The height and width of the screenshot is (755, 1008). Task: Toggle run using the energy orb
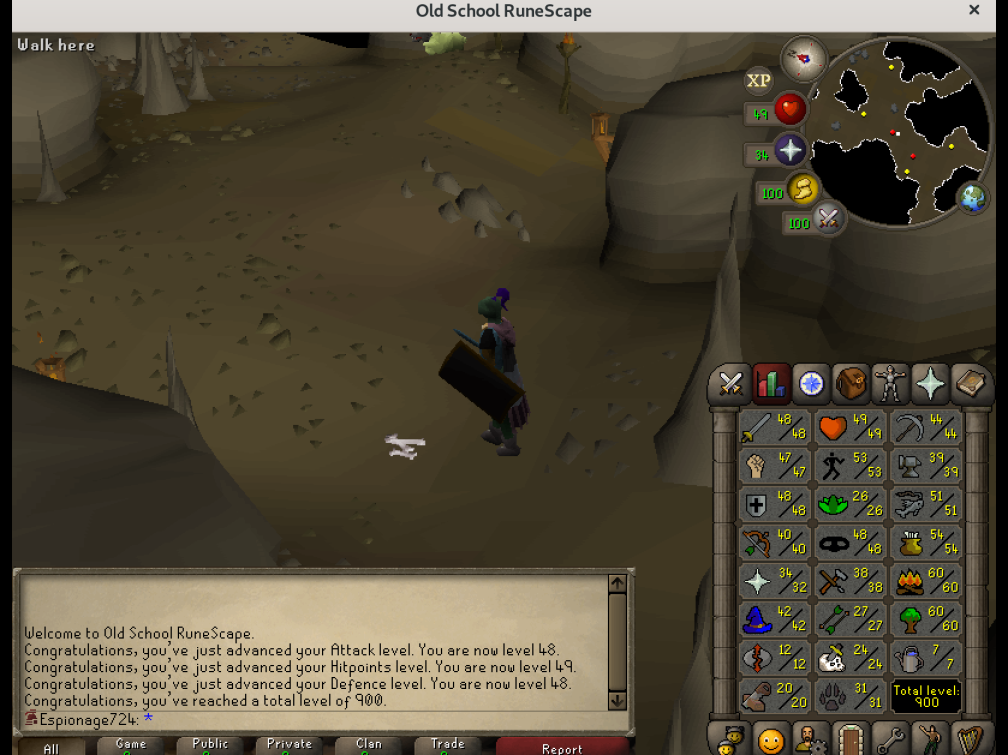pyautogui.click(x=801, y=189)
